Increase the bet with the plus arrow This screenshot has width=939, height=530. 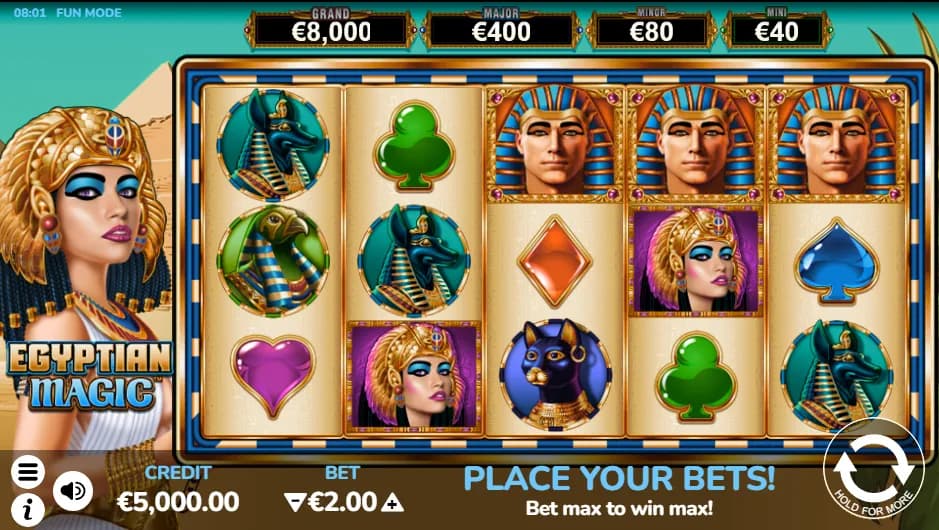[393, 502]
